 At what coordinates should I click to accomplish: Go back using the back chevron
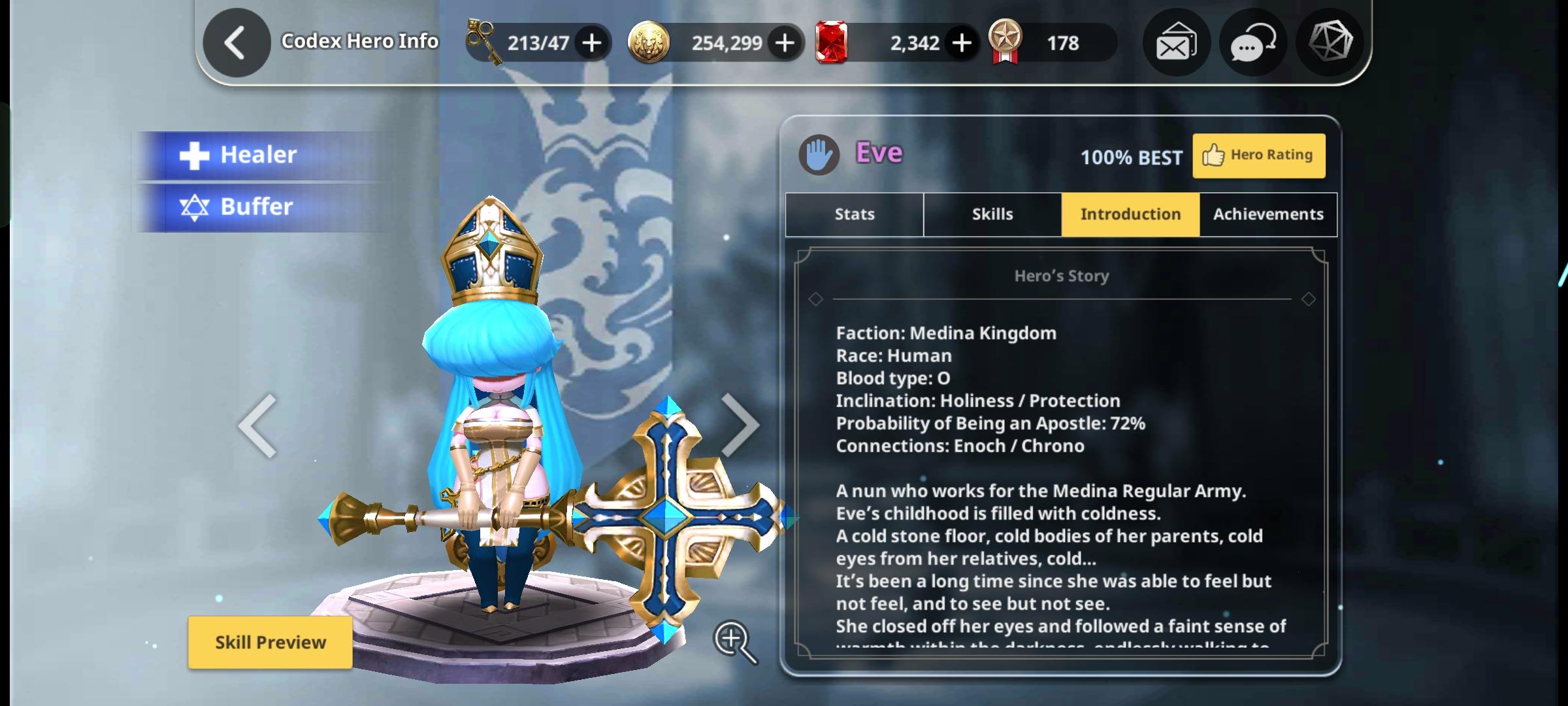237,41
